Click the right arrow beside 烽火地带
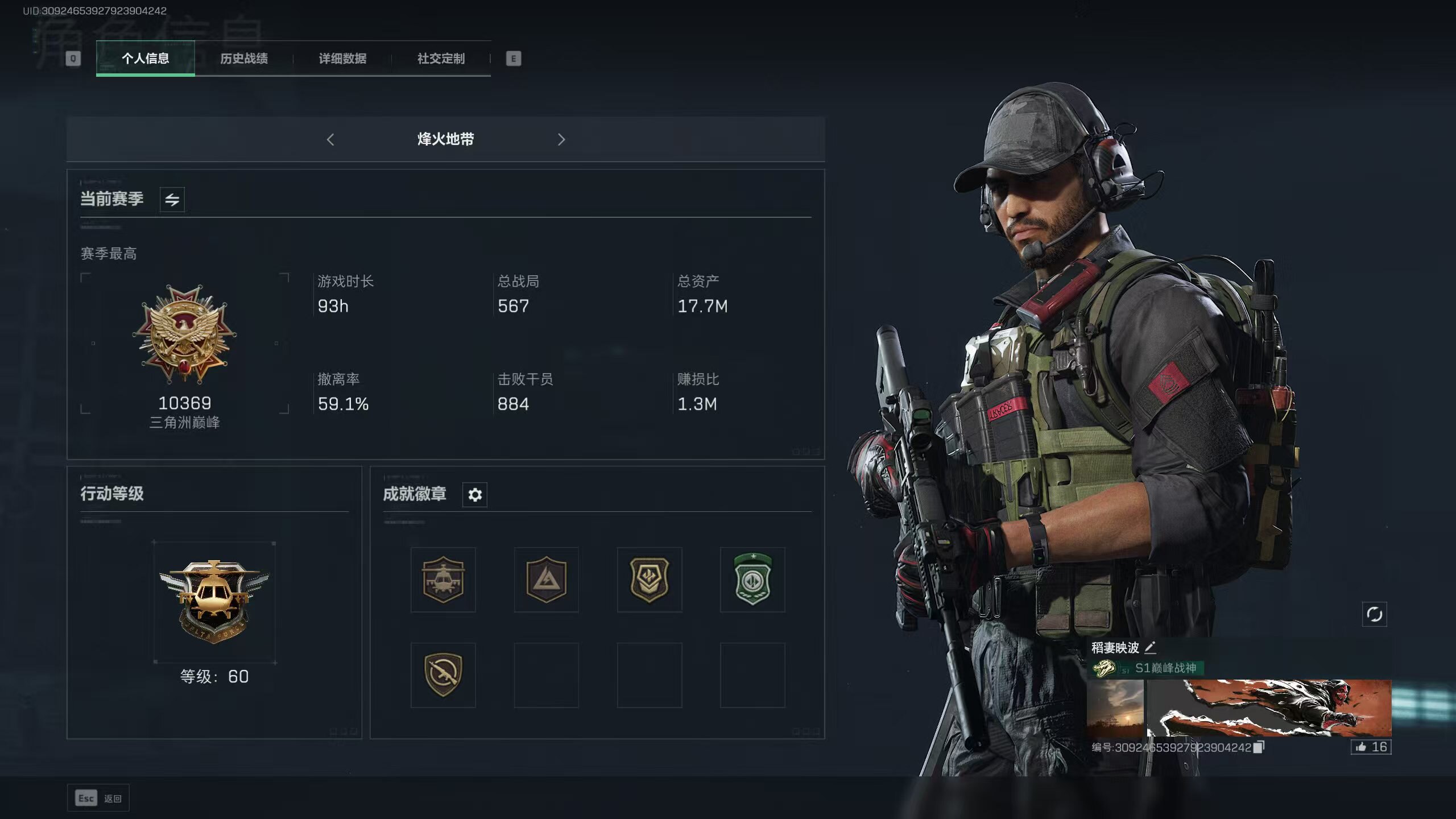 tap(561, 139)
